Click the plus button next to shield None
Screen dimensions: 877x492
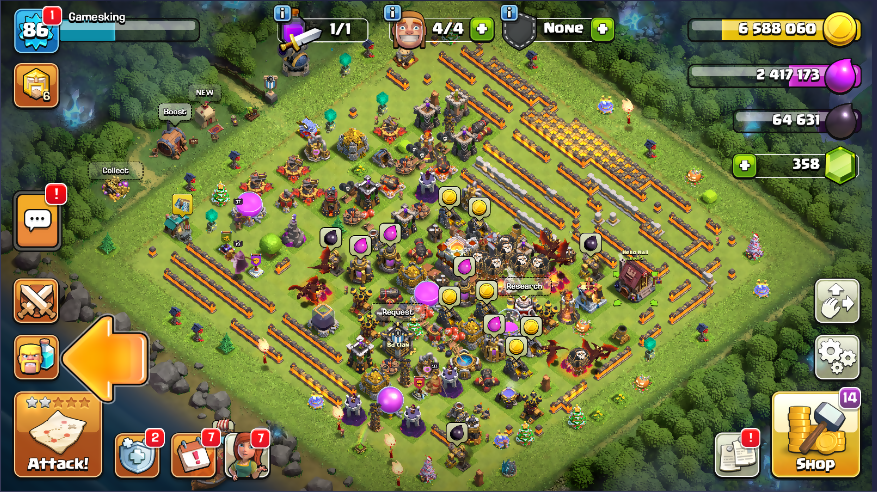pos(602,29)
